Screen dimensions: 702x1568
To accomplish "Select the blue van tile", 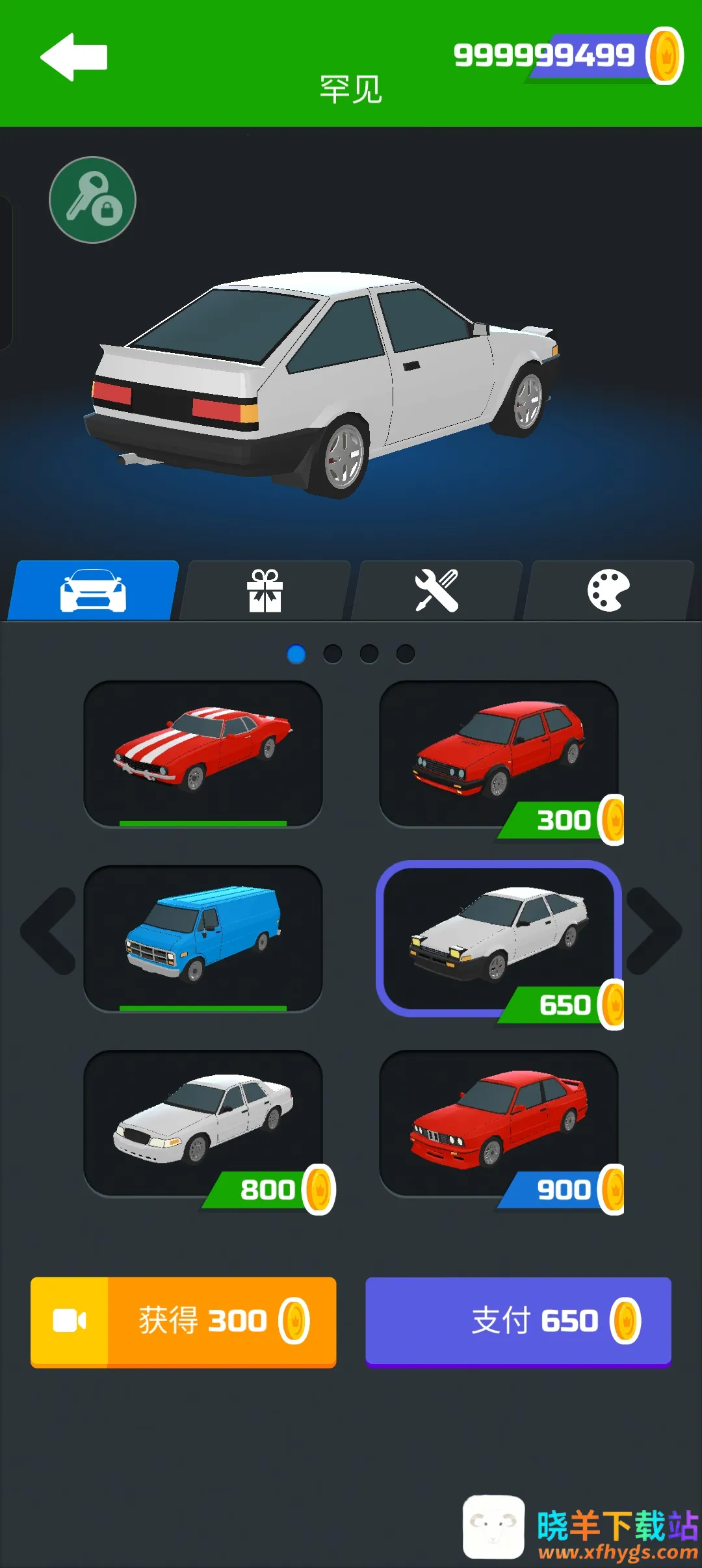I will 203,937.
